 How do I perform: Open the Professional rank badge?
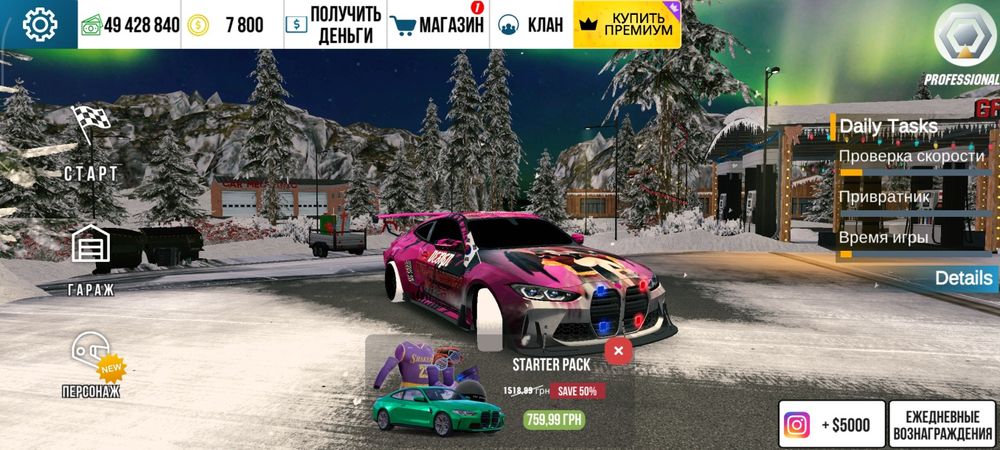(962, 43)
